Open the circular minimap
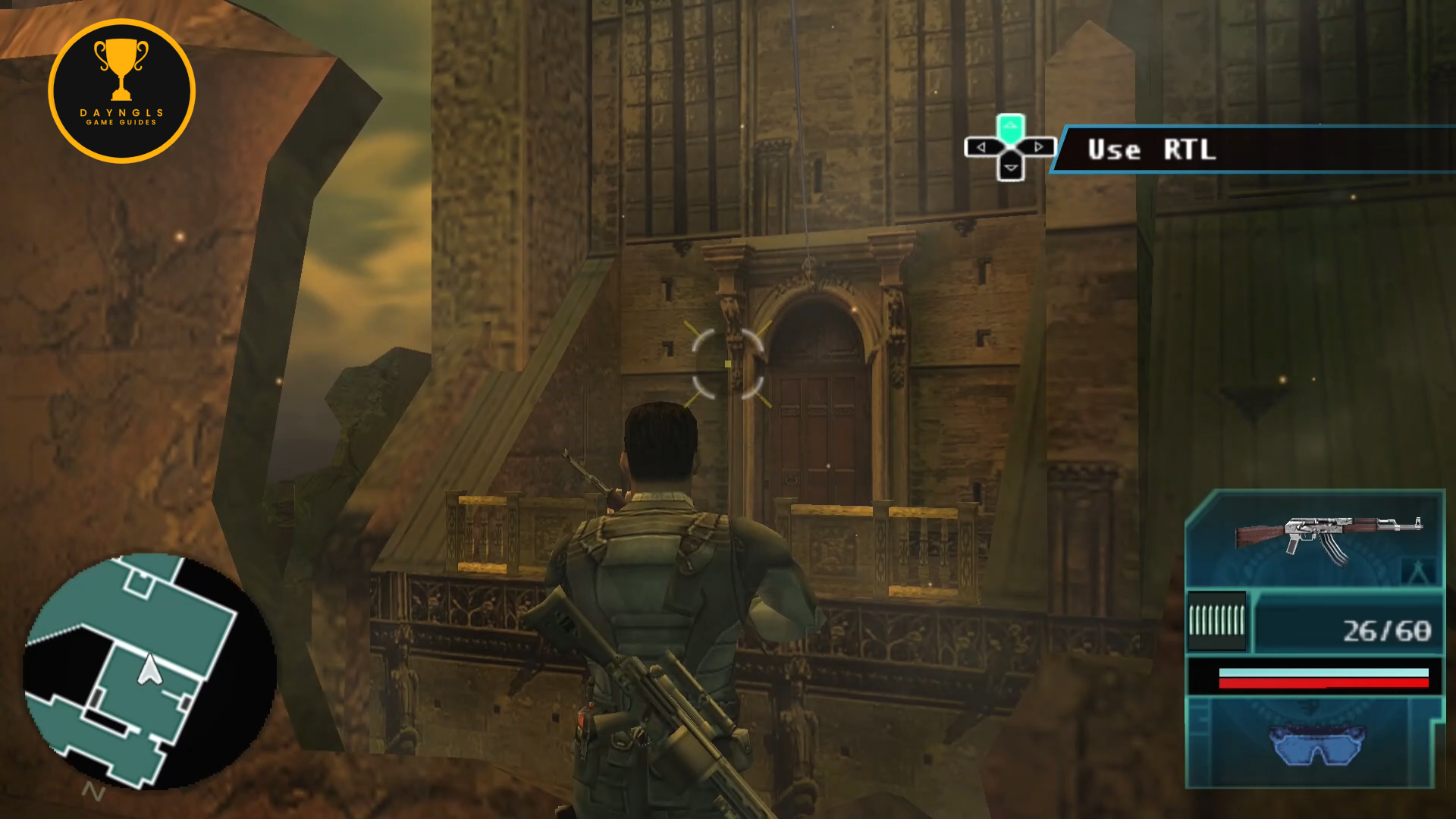Viewport: 1456px width, 819px height. pos(149,672)
